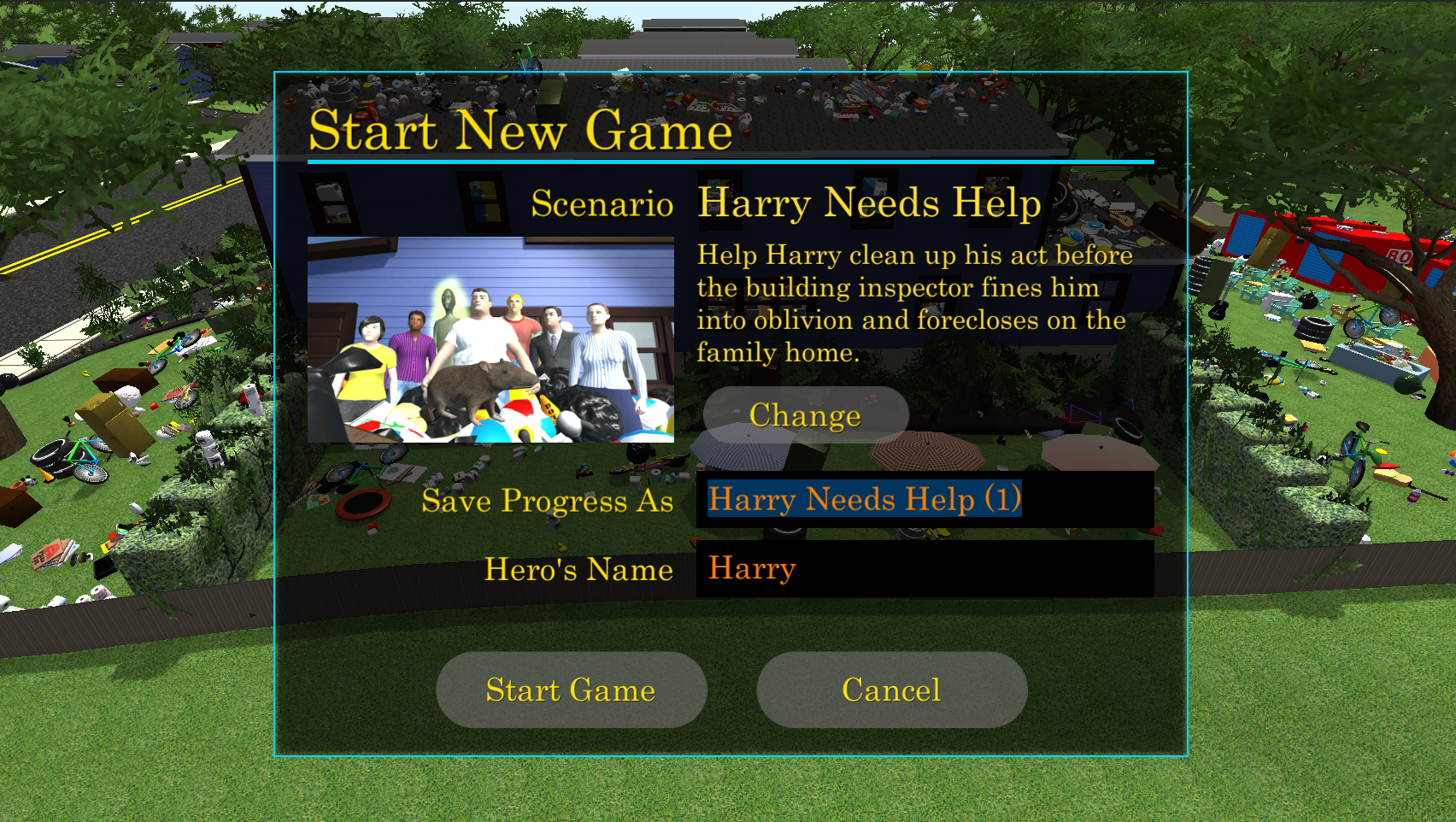This screenshot has width=1456, height=822.
Task: Select the Save Progress As text field
Action: (925, 500)
